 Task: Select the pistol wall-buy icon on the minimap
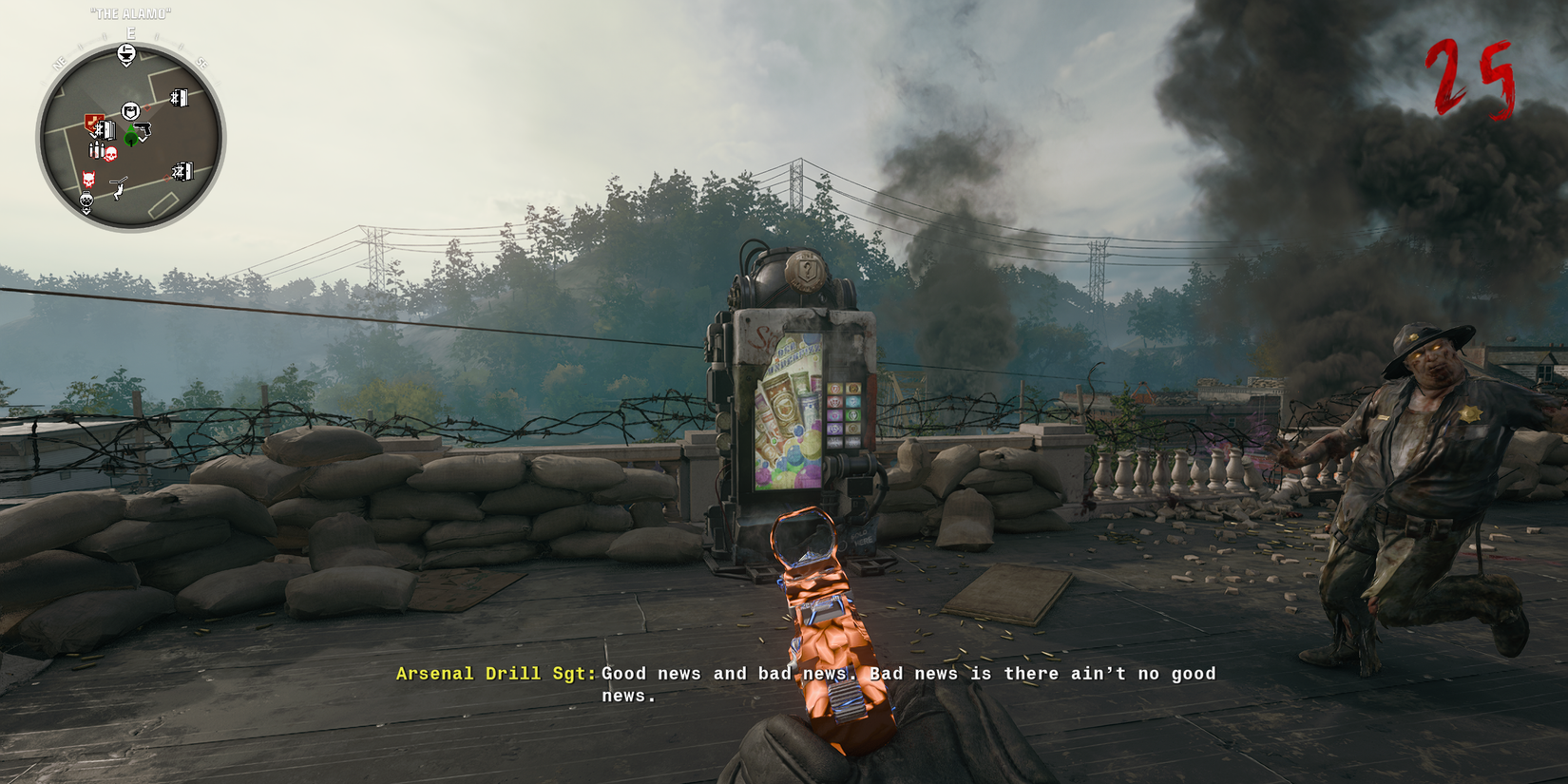click(x=144, y=129)
